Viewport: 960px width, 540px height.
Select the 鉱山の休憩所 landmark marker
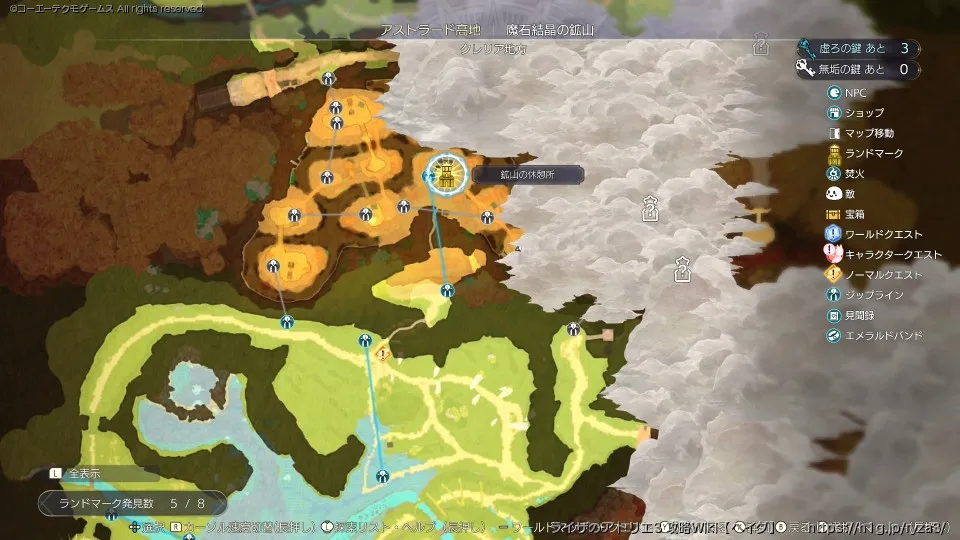(x=447, y=172)
